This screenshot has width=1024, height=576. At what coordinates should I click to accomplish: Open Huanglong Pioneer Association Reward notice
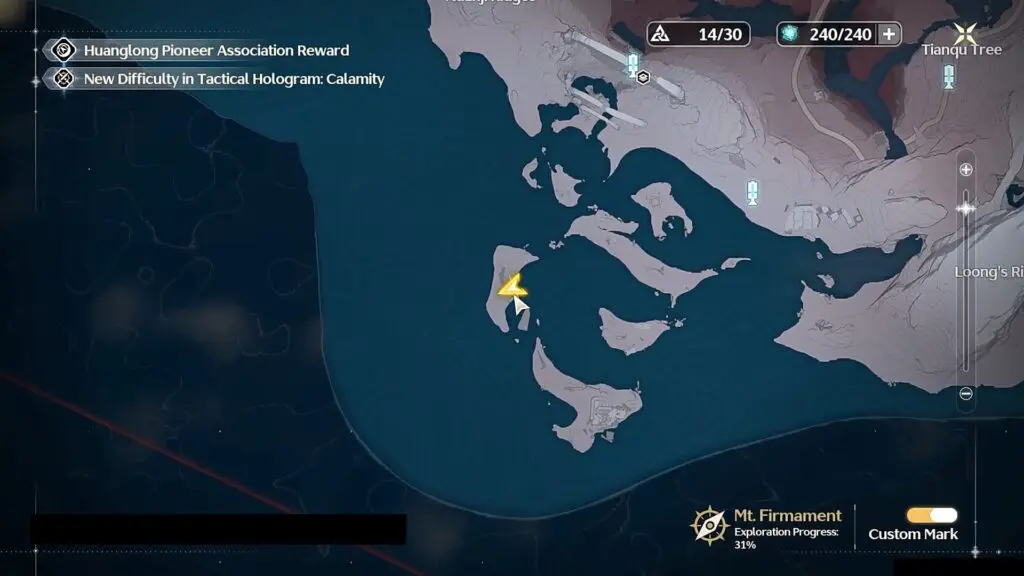click(216, 50)
